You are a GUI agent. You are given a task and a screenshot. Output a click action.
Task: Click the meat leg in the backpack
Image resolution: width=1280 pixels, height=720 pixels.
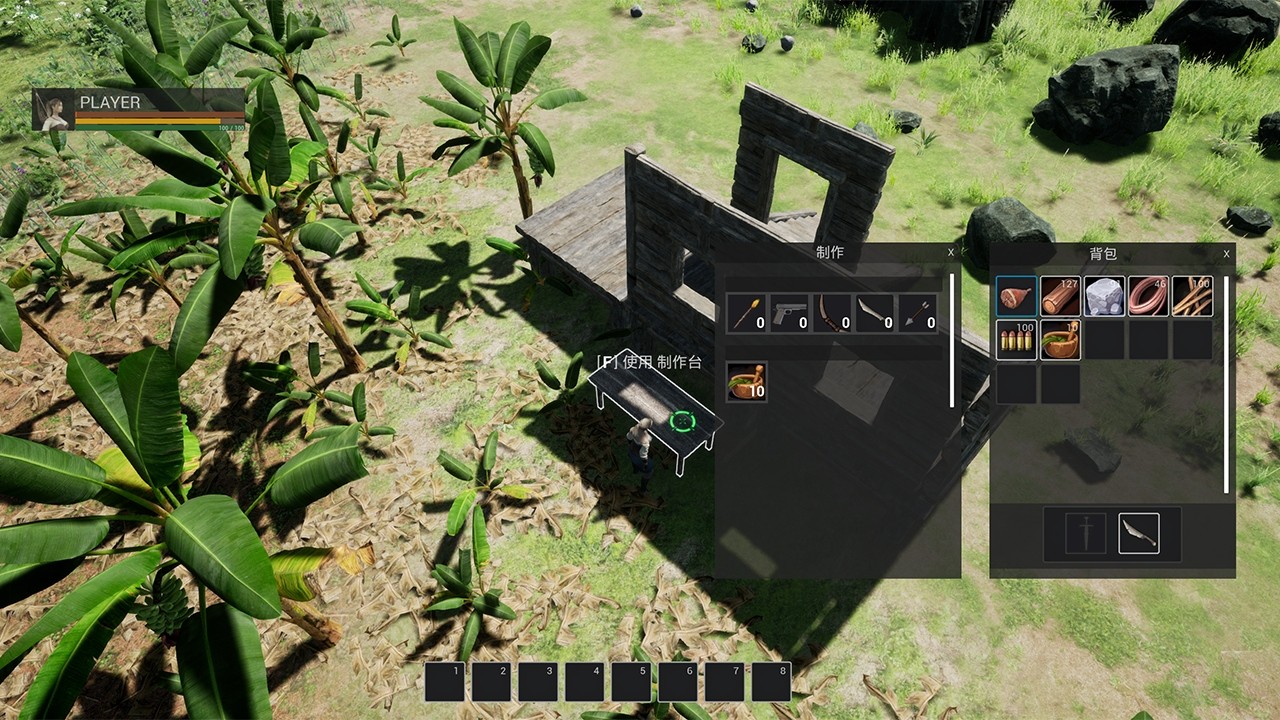click(x=1016, y=295)
